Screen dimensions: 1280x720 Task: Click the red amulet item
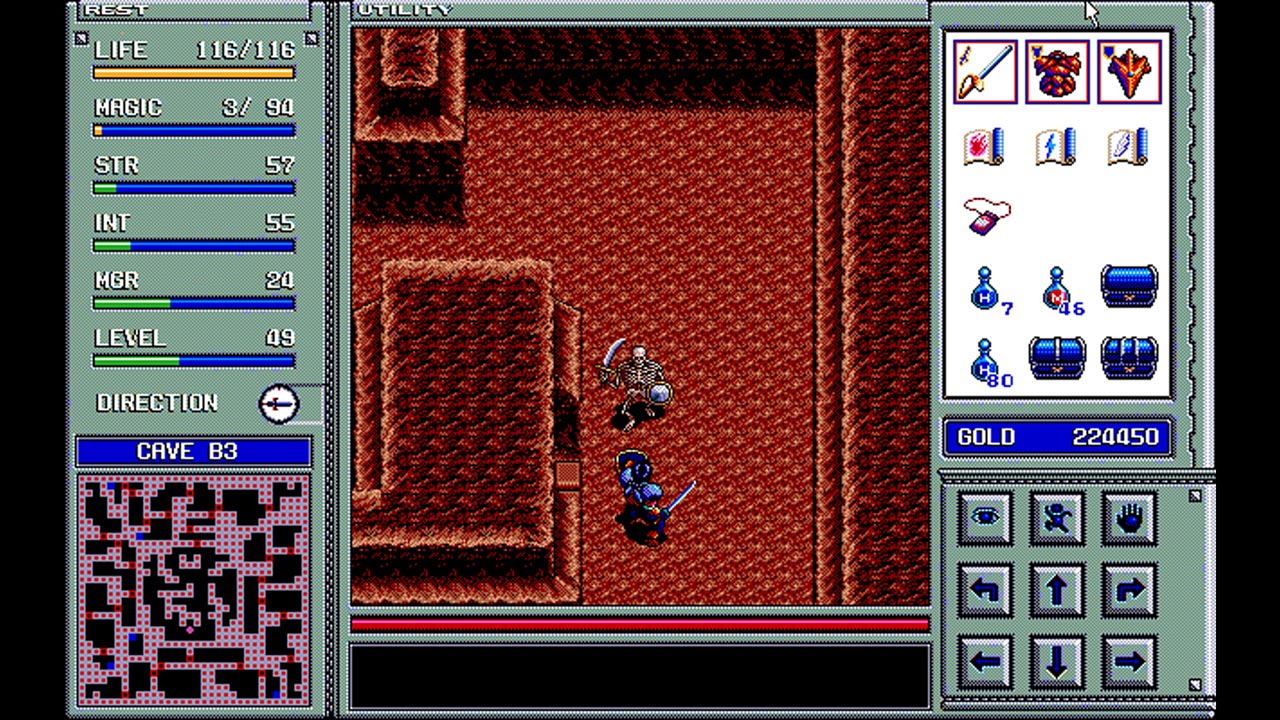988,216
